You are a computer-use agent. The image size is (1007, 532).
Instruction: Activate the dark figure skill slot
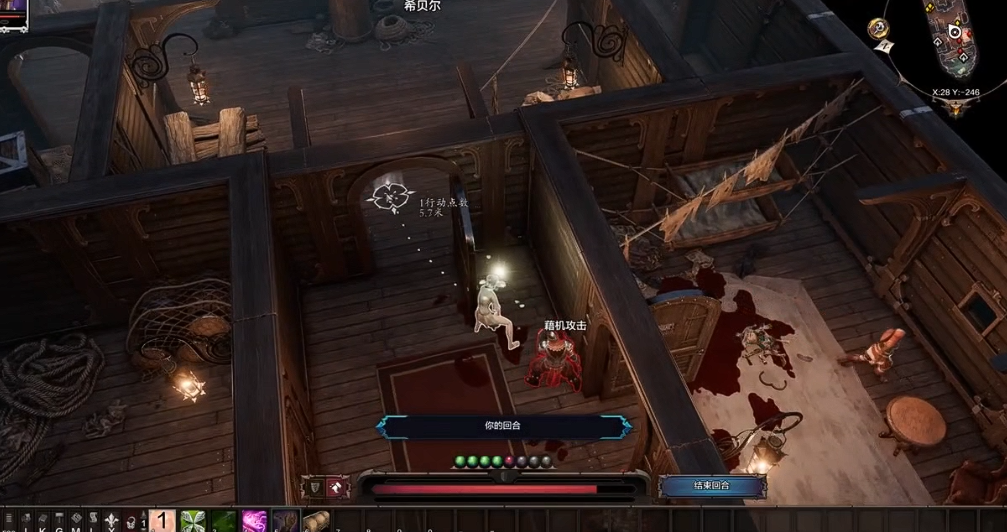[x=285, y=521]
